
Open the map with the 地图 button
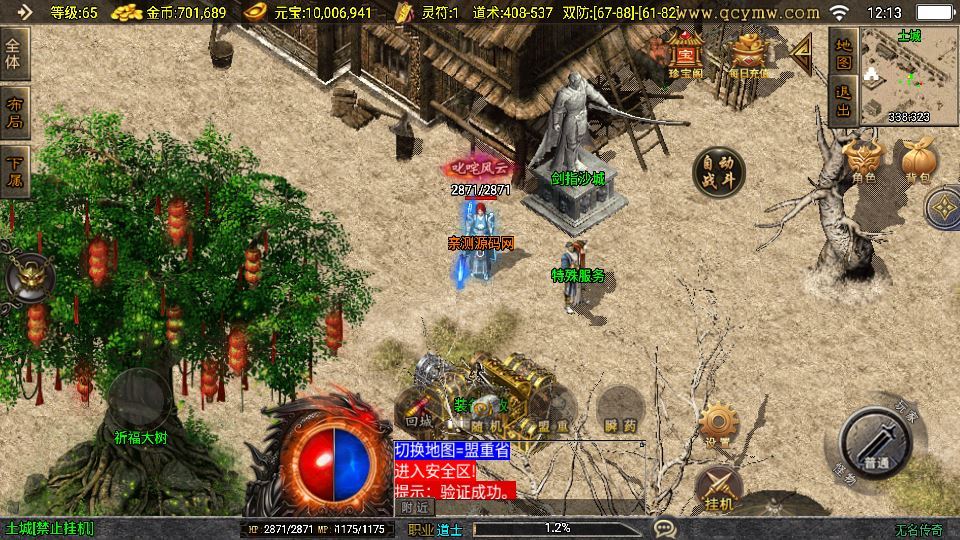[843, 56]
